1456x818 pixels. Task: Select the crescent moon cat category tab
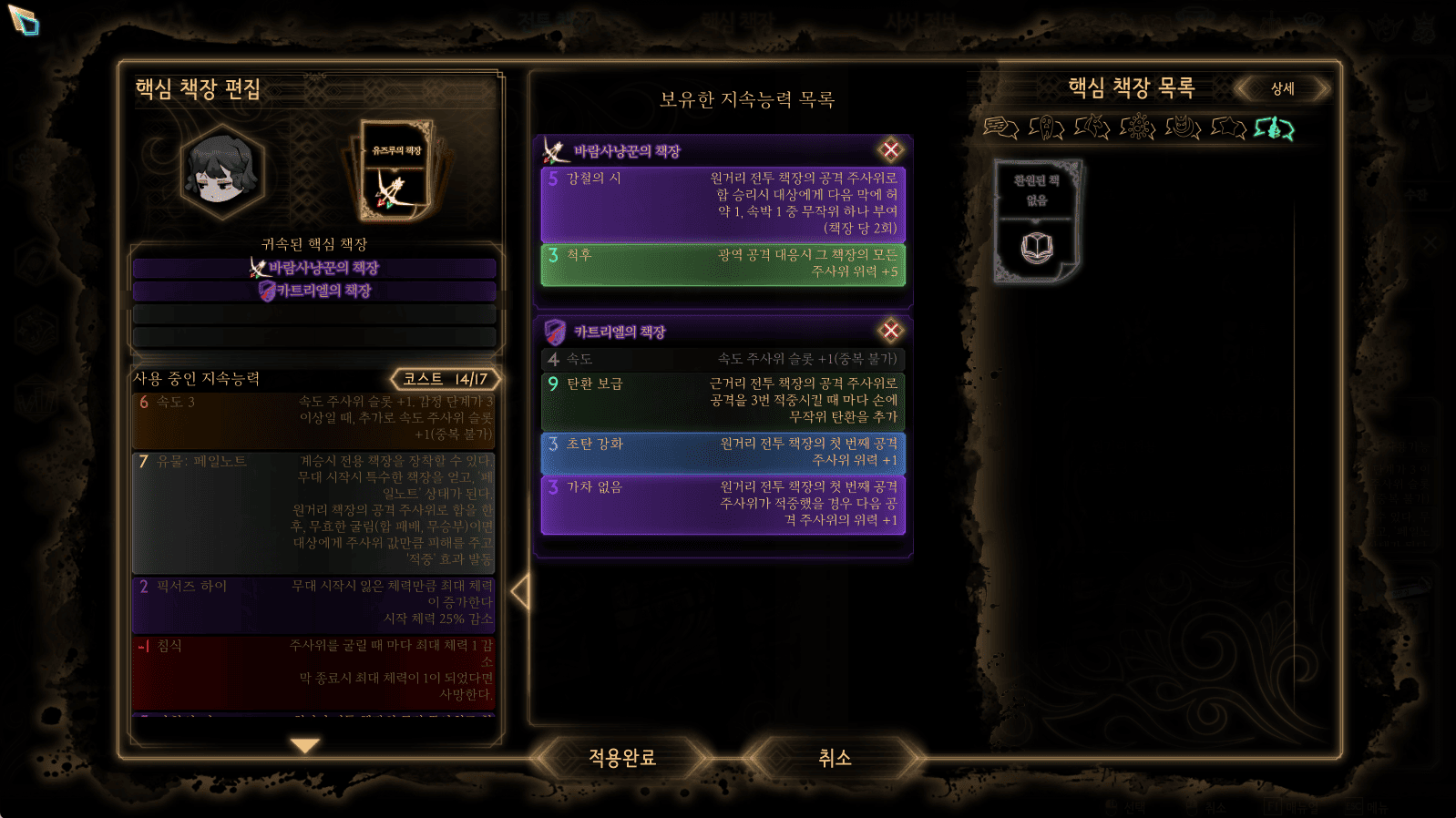point(1183,128)
